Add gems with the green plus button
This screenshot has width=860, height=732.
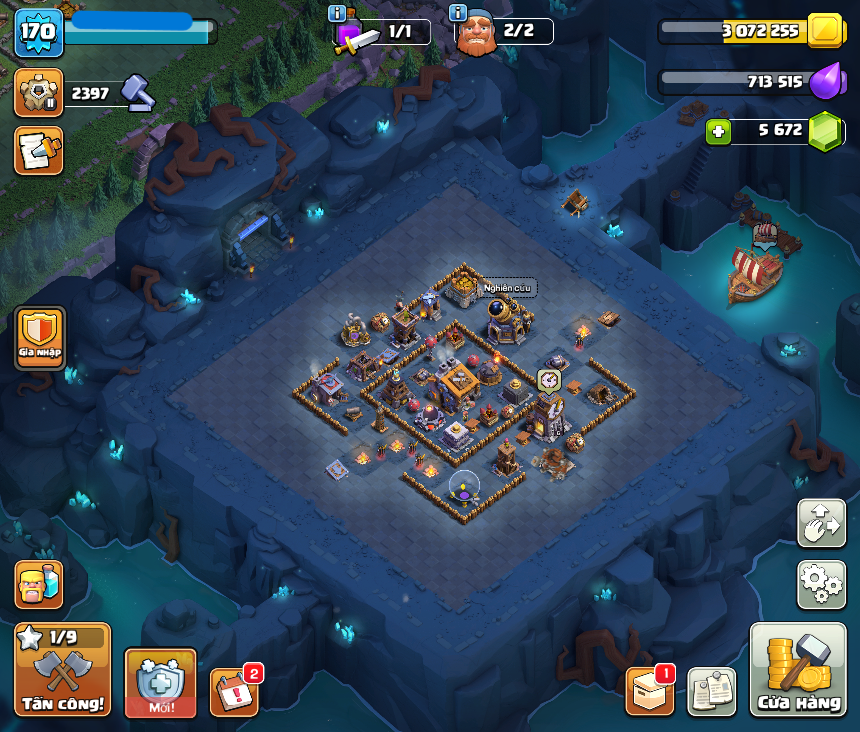click(718, 131)
